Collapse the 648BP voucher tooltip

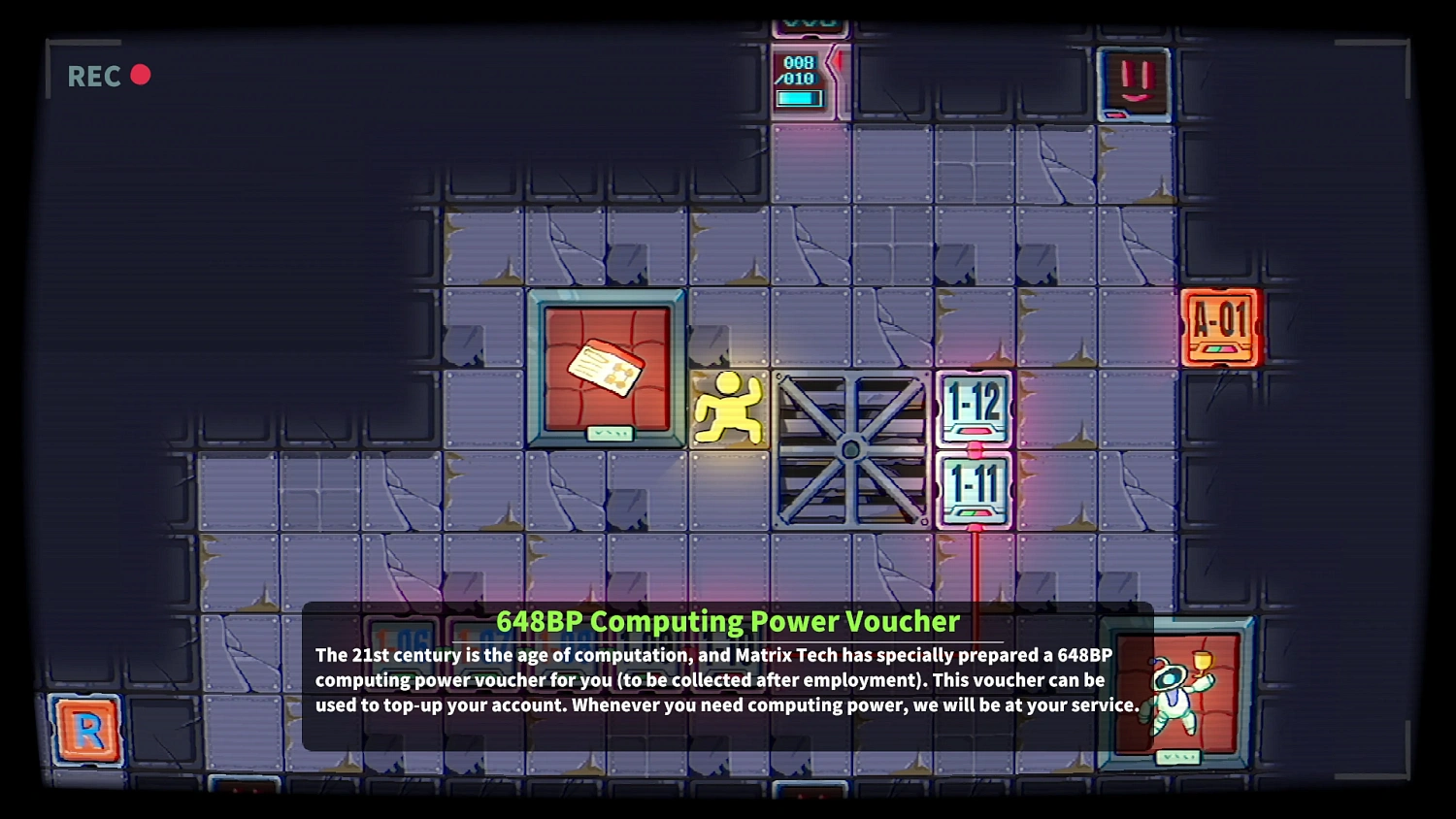click(x=728, y=679)
